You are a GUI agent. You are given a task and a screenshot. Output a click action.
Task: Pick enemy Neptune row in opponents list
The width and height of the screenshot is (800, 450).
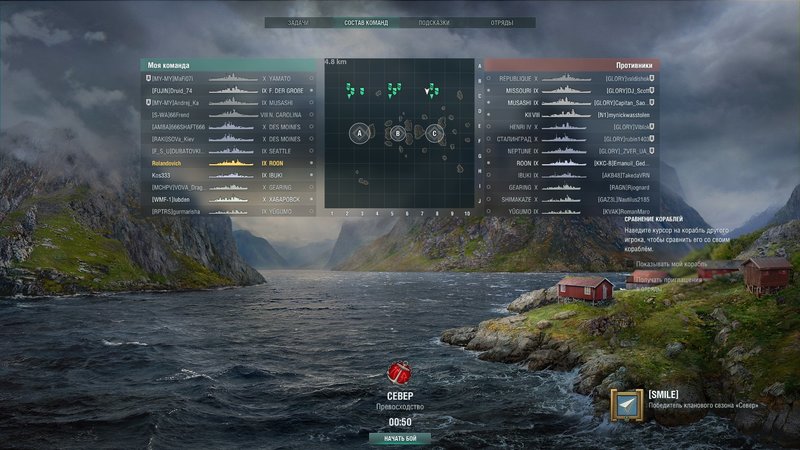click(x=570, y=151)
